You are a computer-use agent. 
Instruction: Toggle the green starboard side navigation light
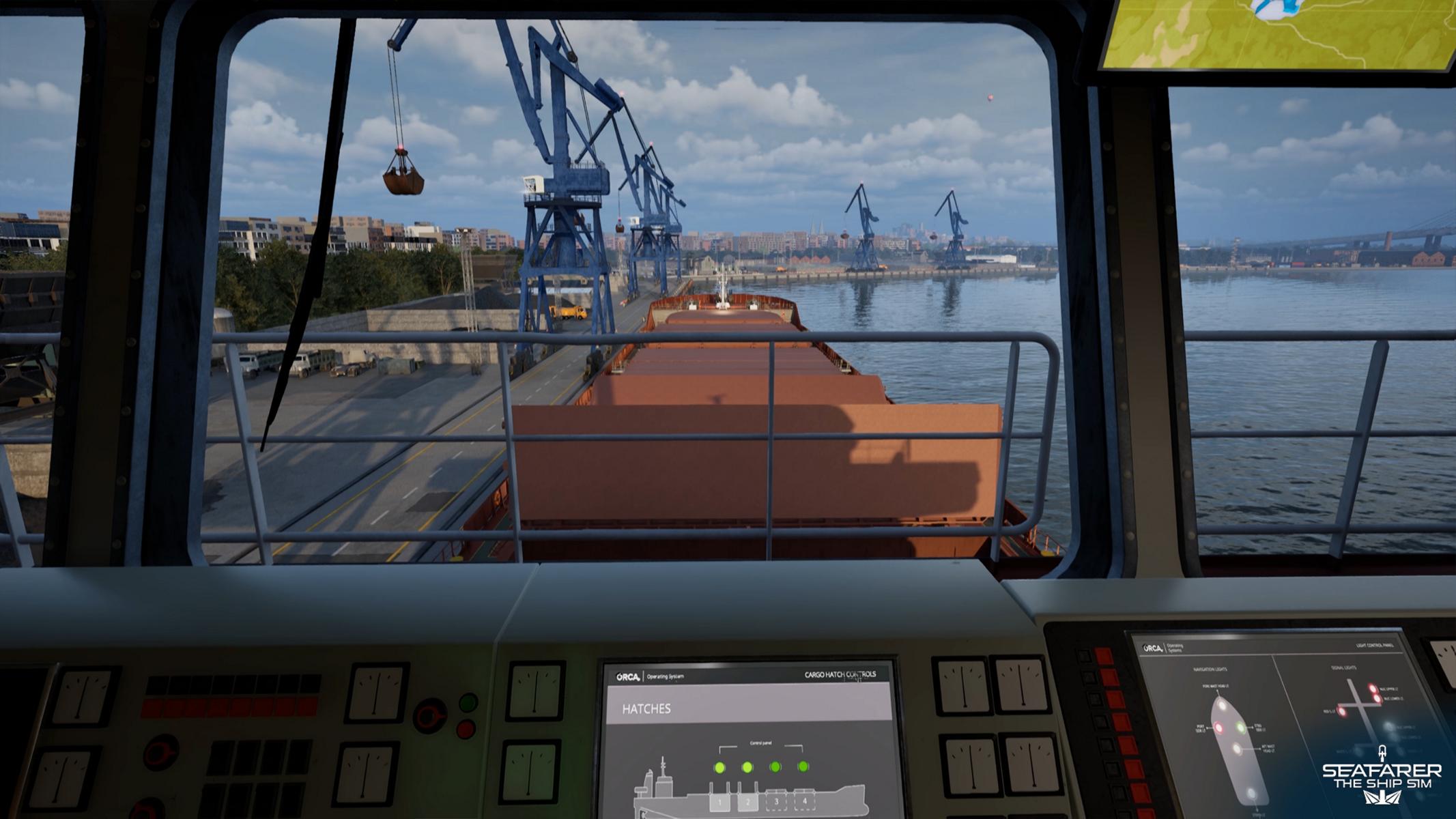click(1242, 728)
